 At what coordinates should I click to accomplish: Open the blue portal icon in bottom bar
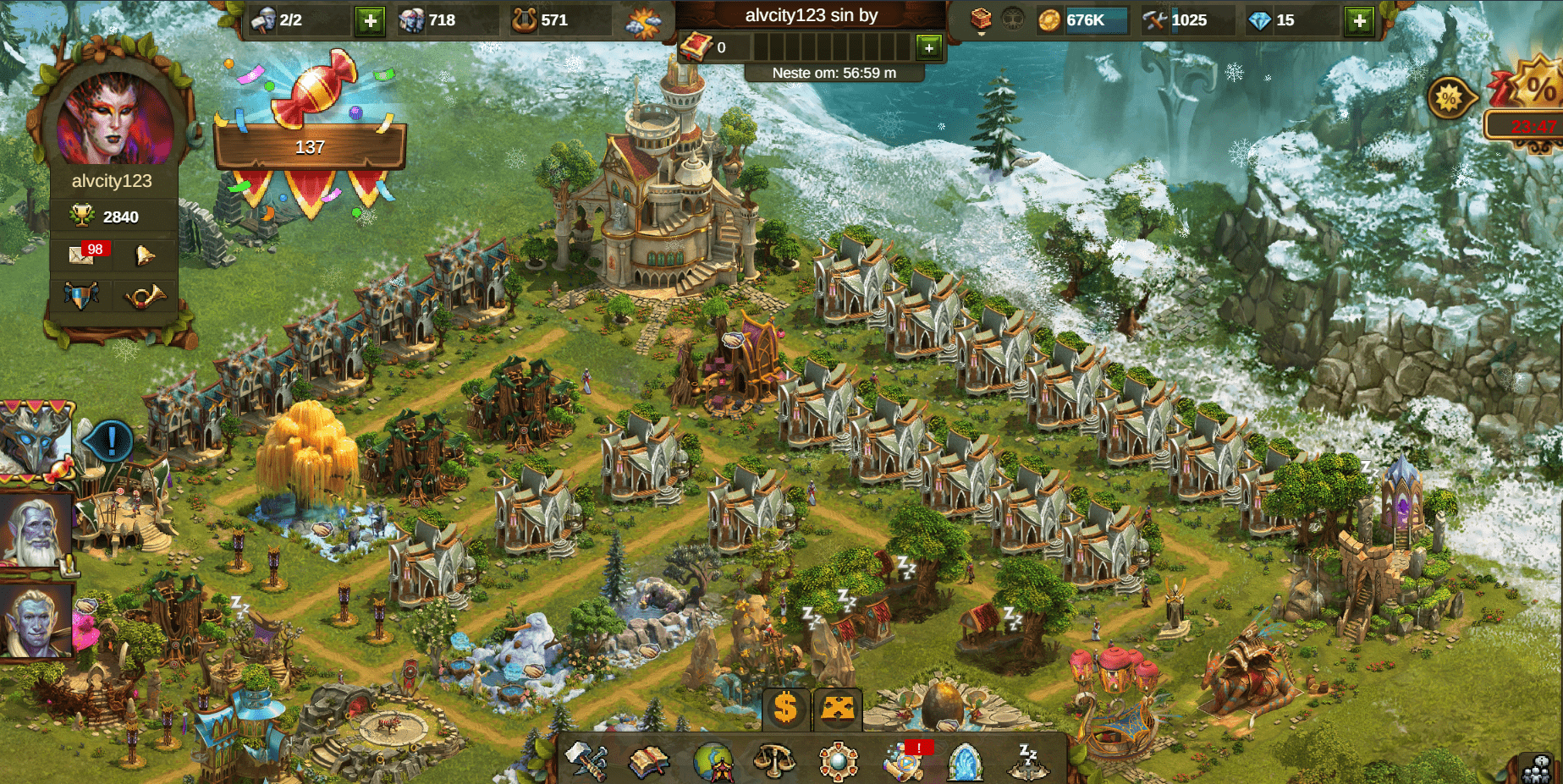pos(965,761)
